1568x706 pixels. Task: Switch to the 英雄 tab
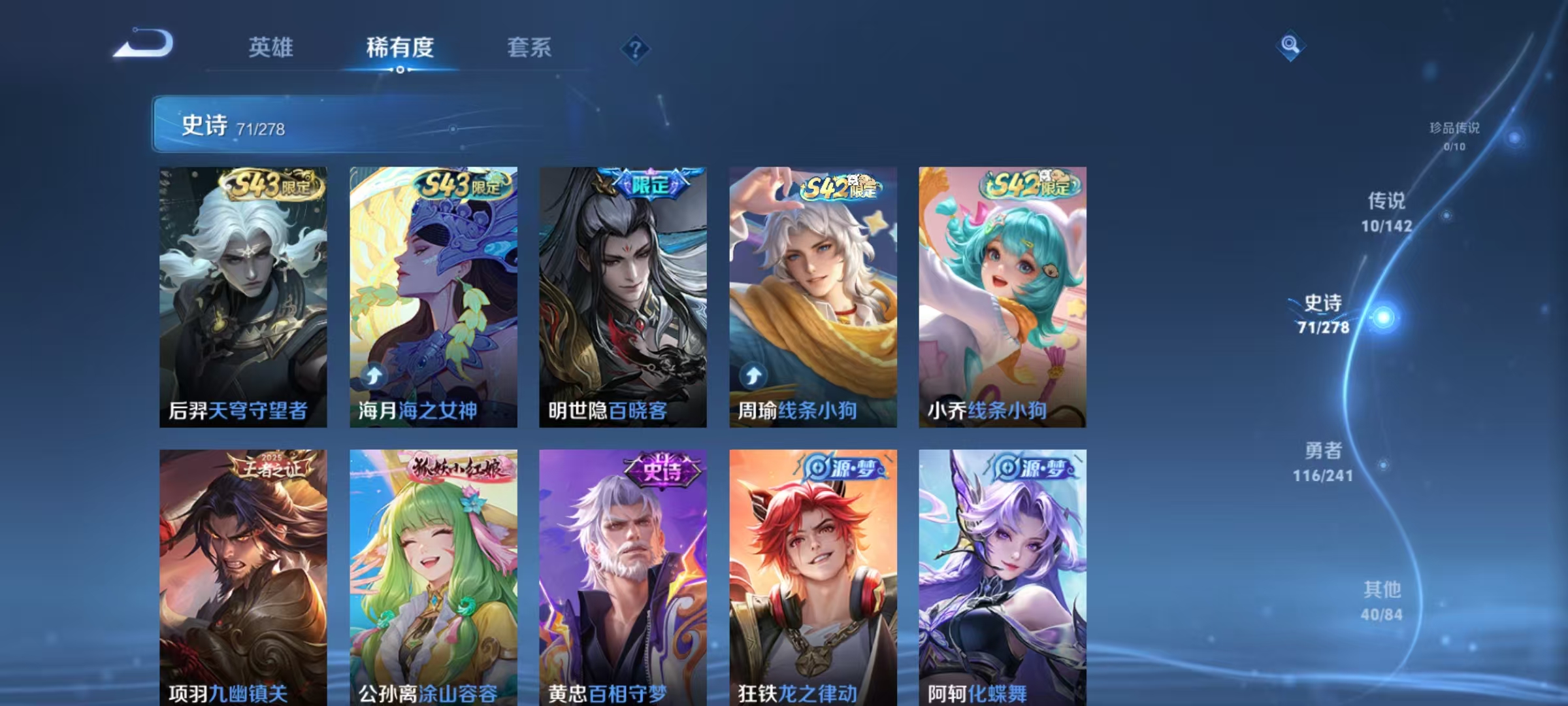click(271, 47)
